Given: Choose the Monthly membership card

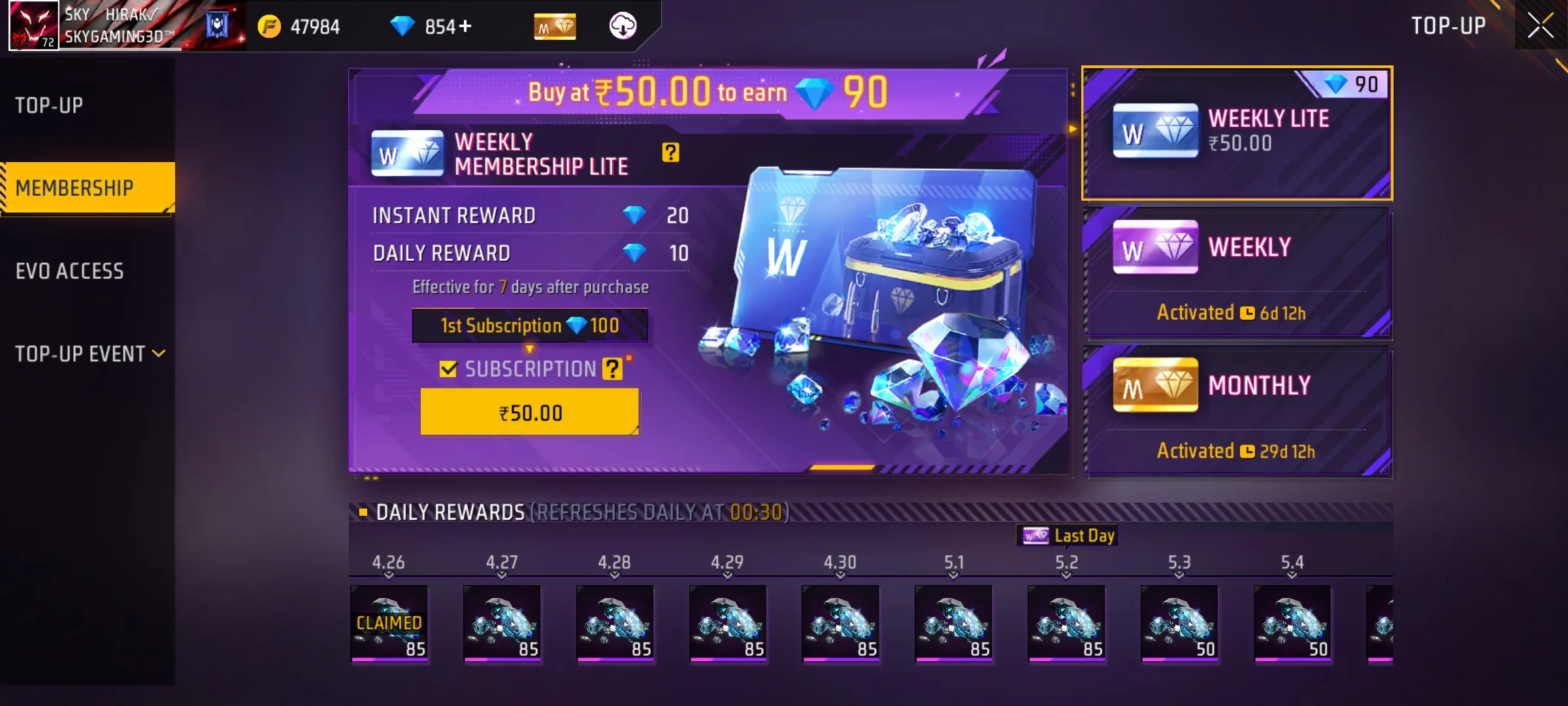Looking at the screenshot, I should (1237, 412).
